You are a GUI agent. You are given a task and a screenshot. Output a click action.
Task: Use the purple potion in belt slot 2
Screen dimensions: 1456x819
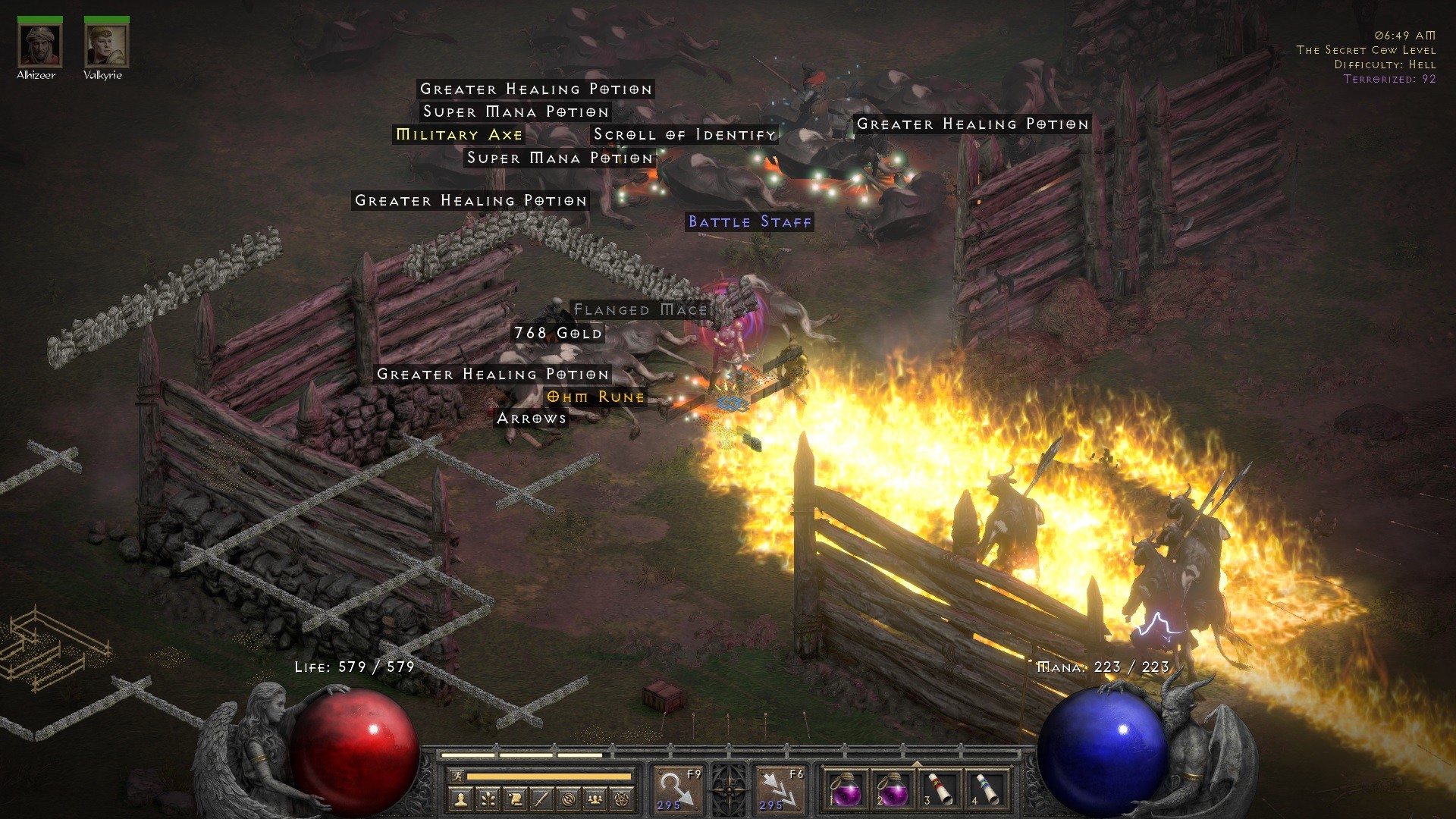pyautogui.click(x=893, y=790)
